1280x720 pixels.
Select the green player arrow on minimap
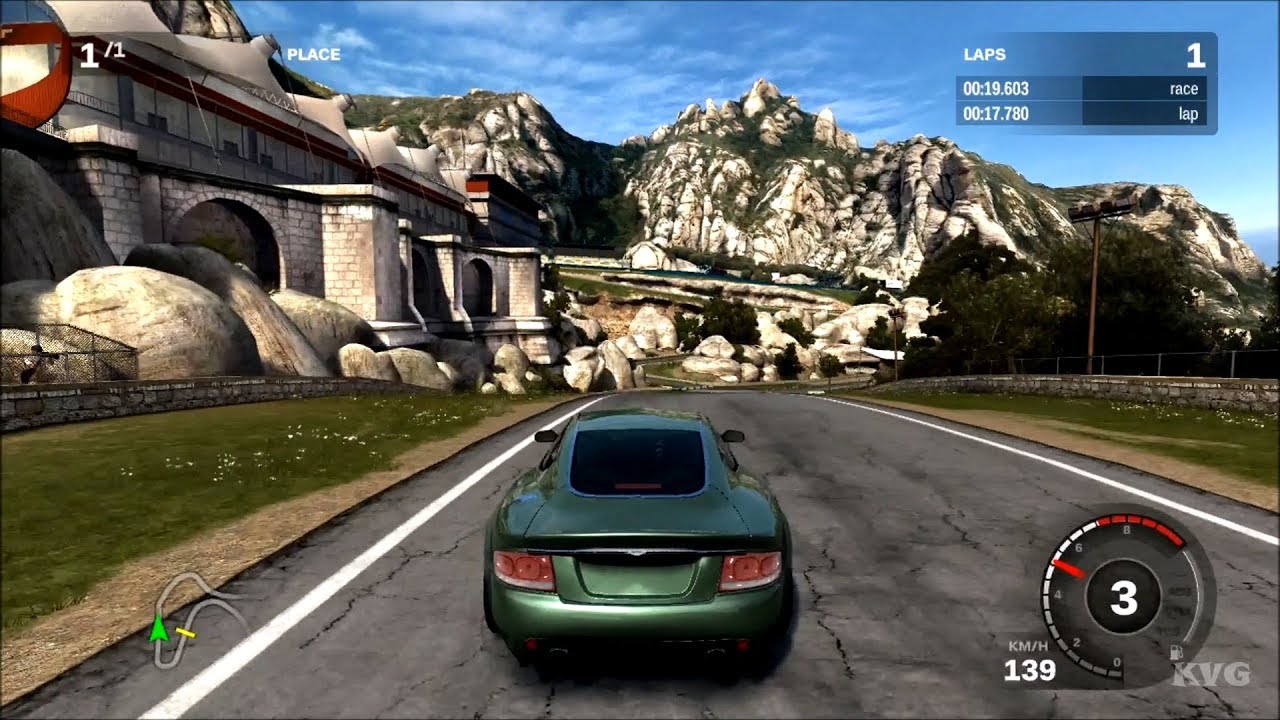157,629
